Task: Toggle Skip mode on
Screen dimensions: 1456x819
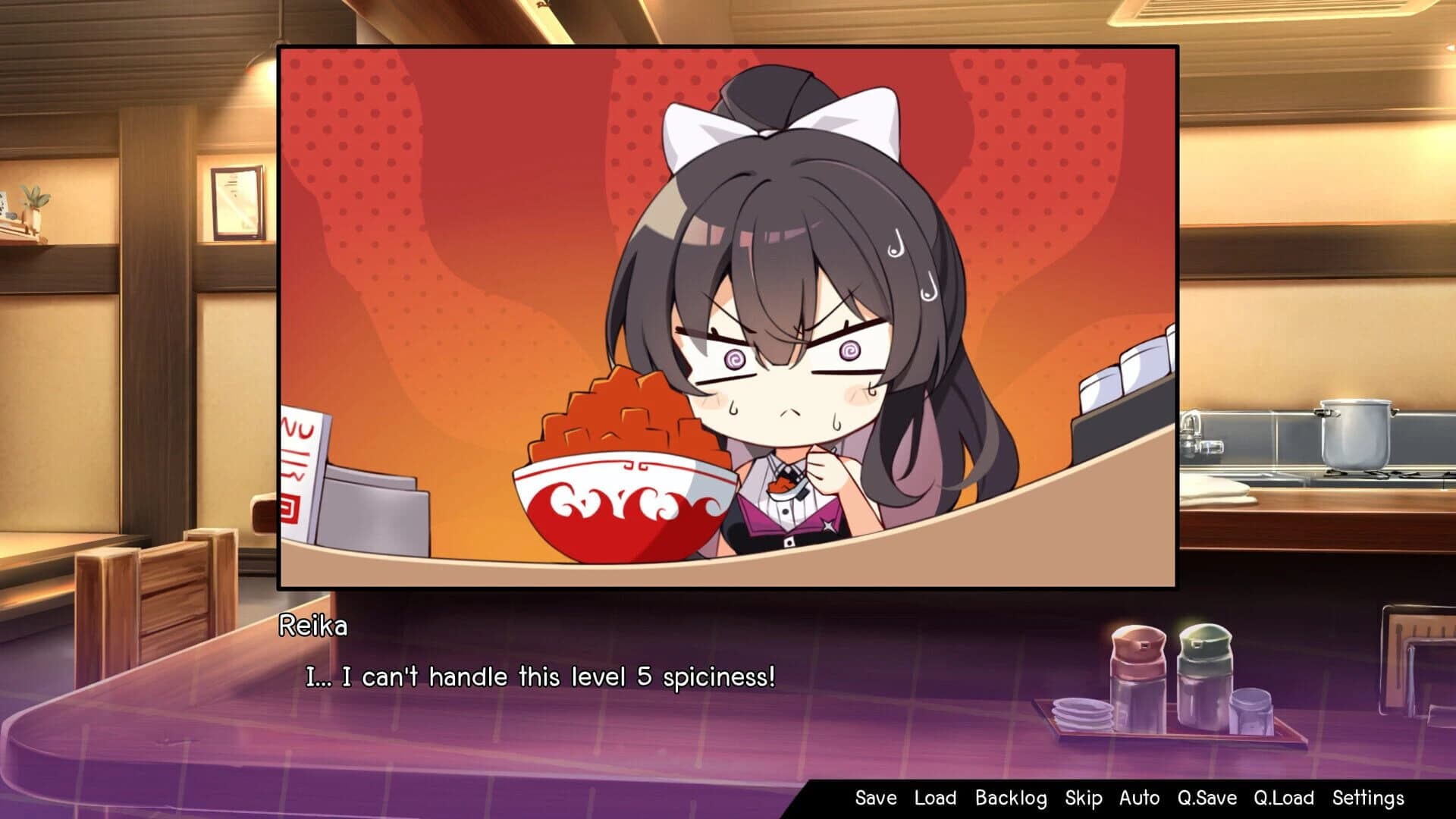Action: tap(1082, 798)
